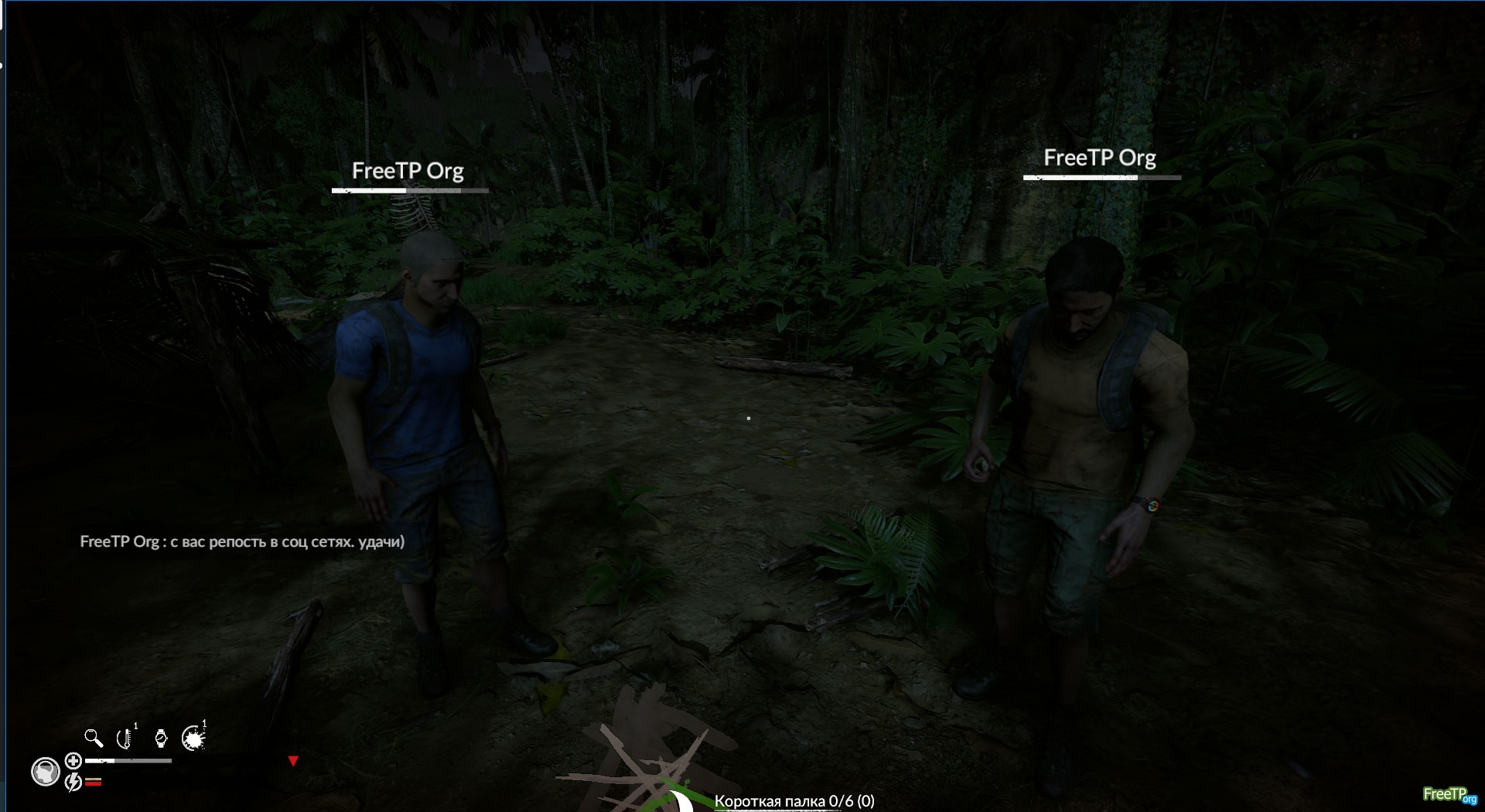1485x812 pixels.
Task: Click the magnifying glass inspect icon
Action: click(x=94, y=739)
